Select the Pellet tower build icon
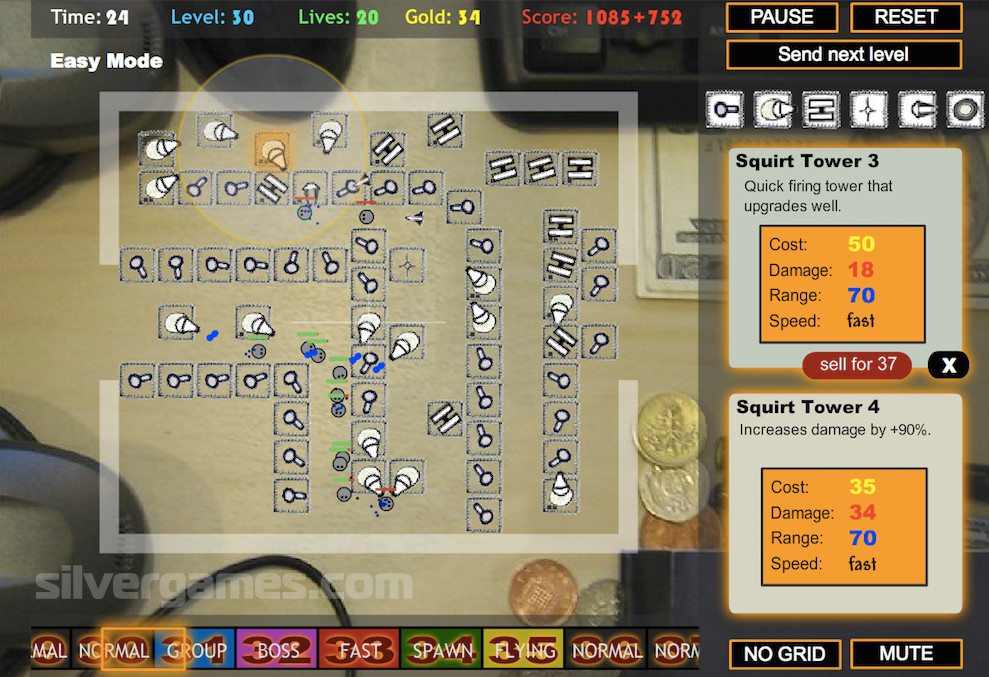Screen dimensions: 989x677 click(725, 109)
